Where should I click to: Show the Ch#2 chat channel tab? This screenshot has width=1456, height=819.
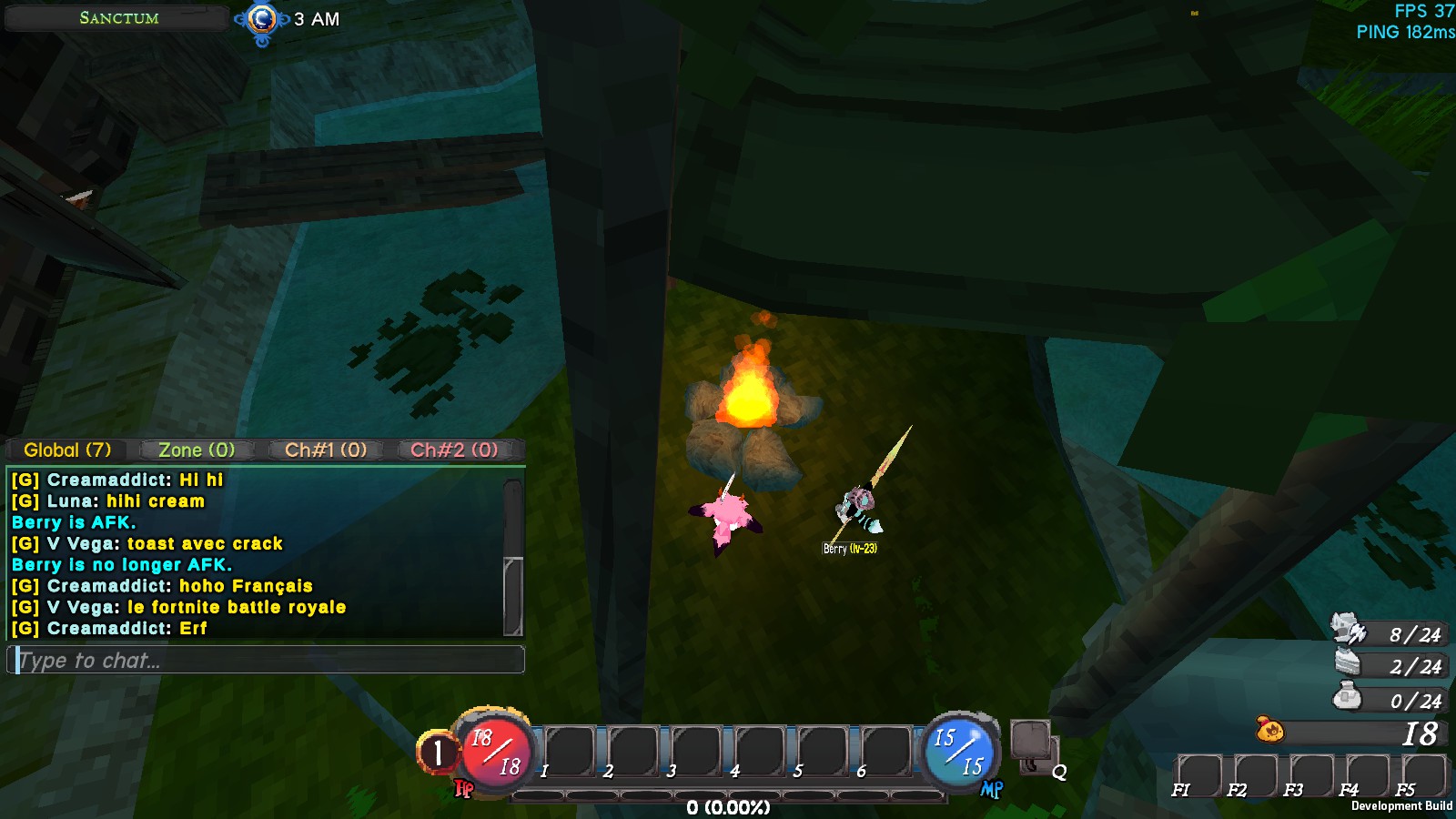point(454,450)
